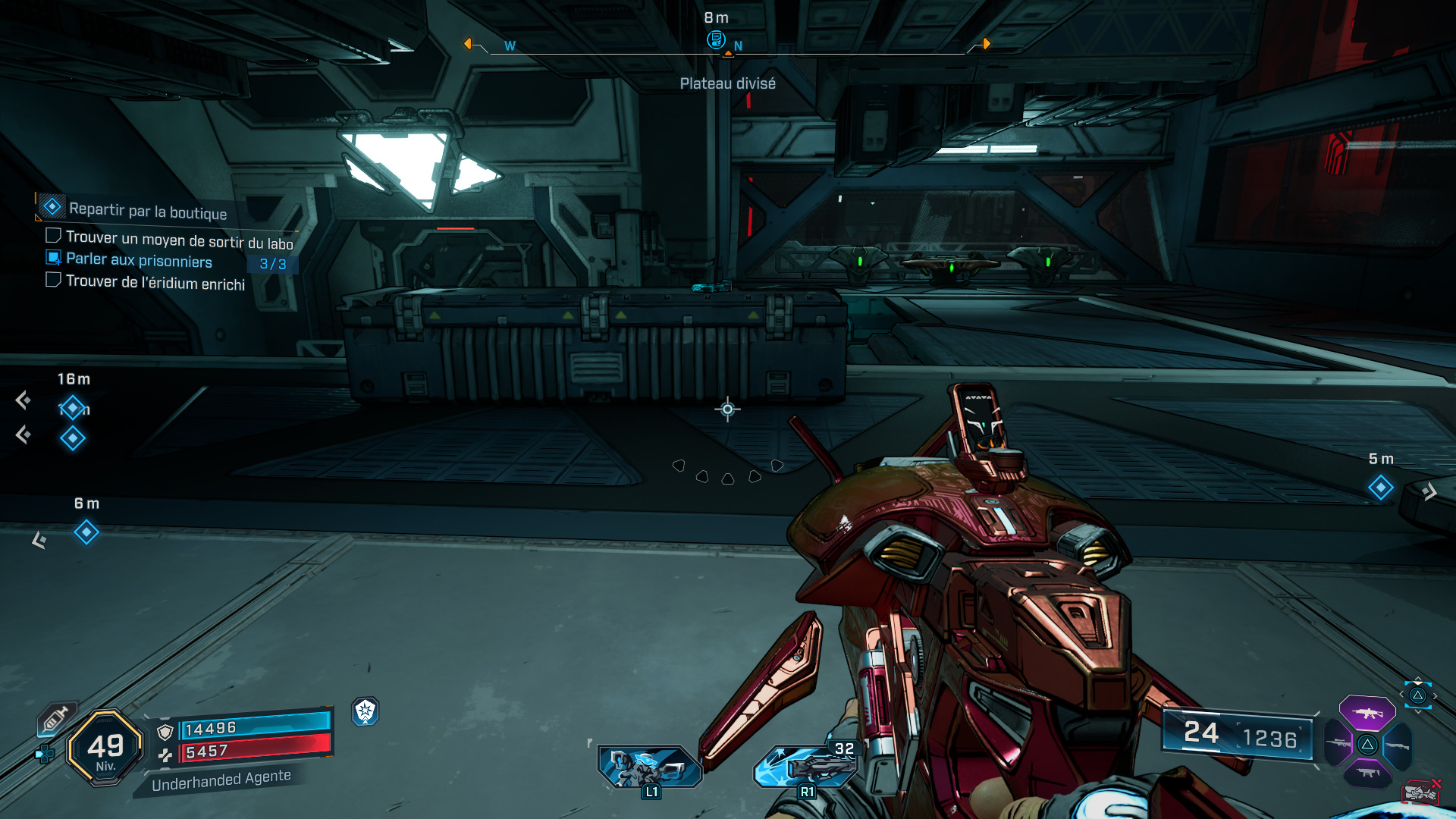This screenshot has height=819, width=1456.
Task: Activate the blue heavy-weapon ordnance skill
Action: coord(806,766)
